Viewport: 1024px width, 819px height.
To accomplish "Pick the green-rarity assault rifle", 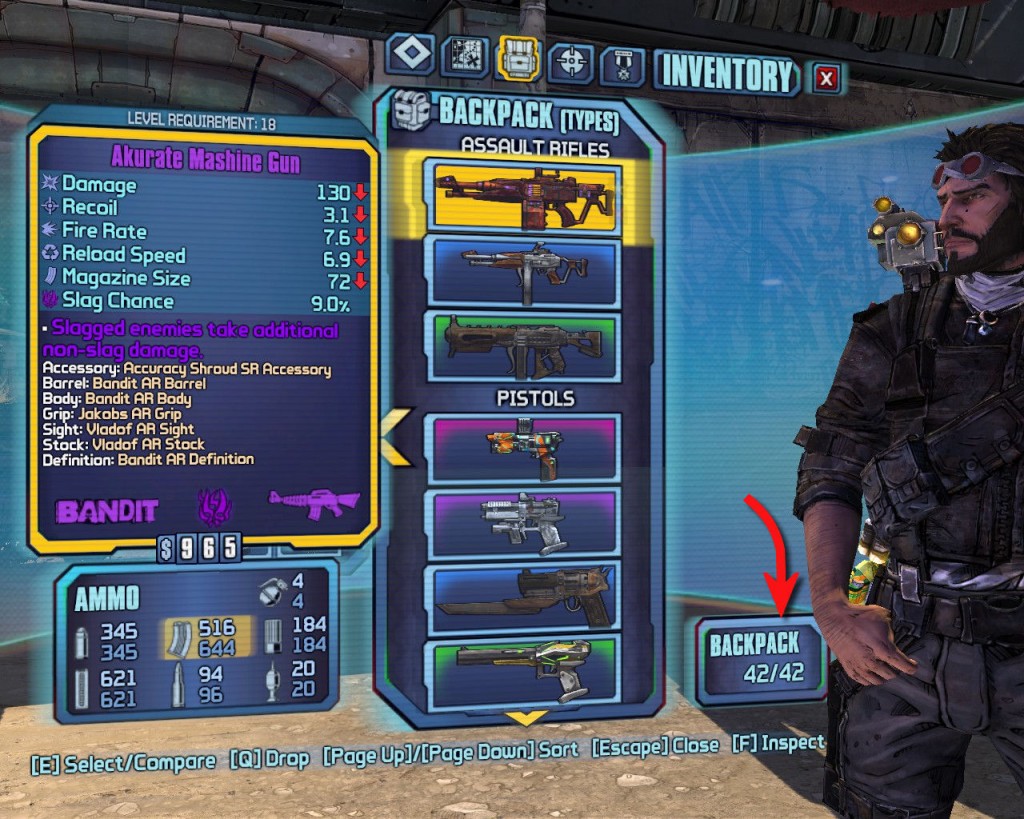I will [x=526, y=346].
